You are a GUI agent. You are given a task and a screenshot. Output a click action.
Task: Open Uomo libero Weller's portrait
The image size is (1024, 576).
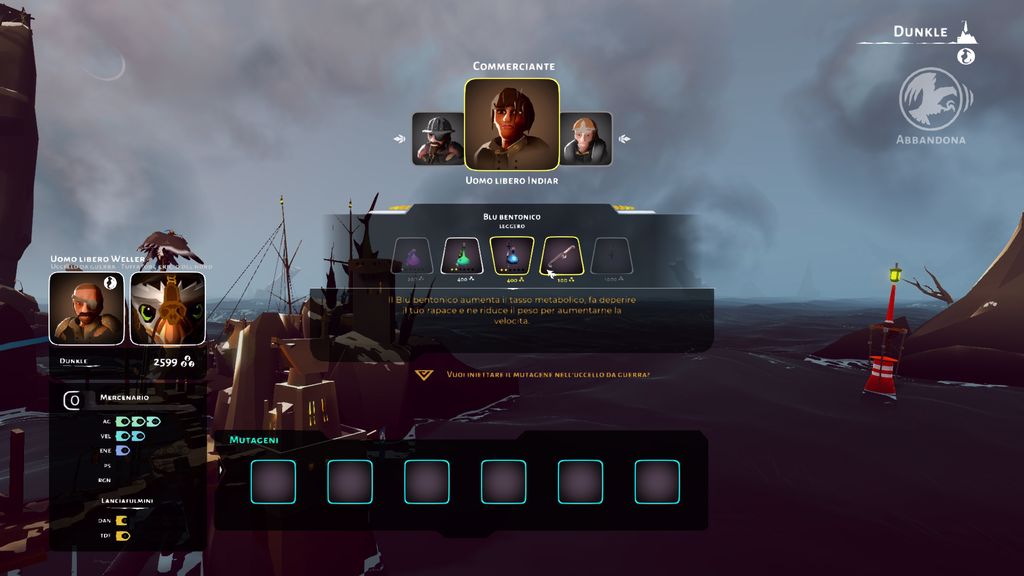tap(87, 309)
